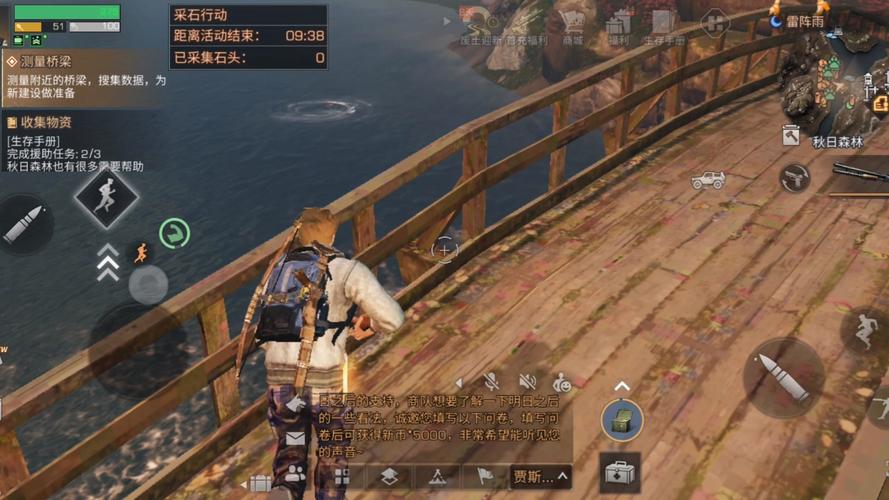889x500 pixels.
Task: Open the hammer build icon
Action: pyautogui.click(x=790, y=135)
